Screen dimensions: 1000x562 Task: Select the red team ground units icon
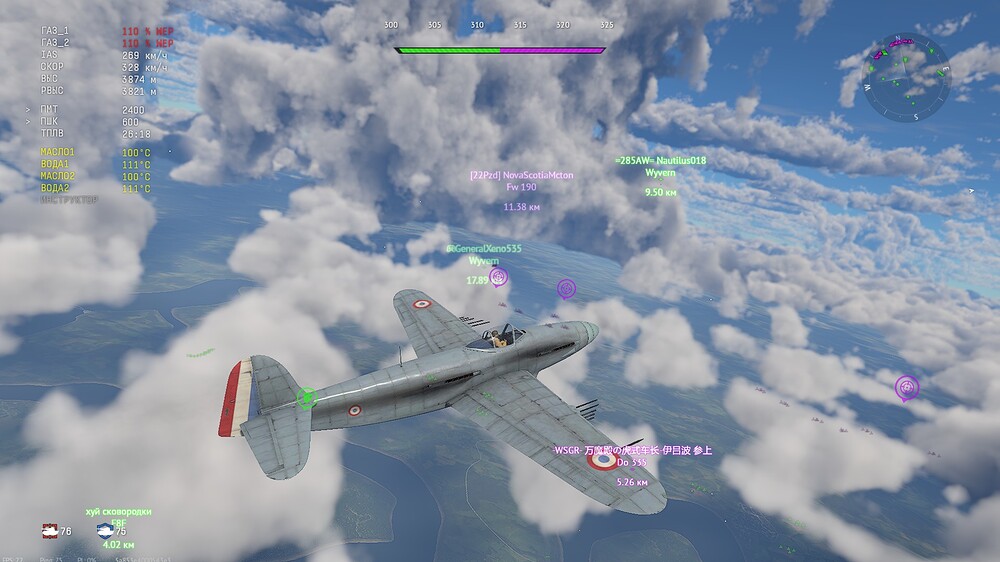[x=49, y=531]
